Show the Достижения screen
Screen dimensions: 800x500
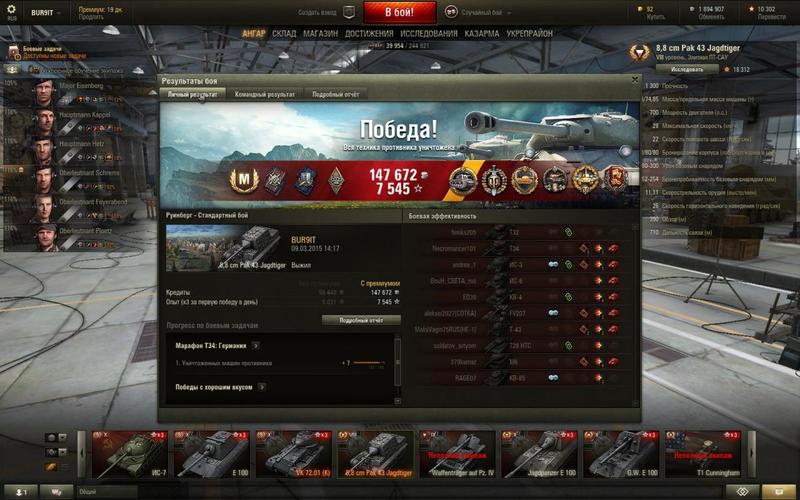pos(370,33)
